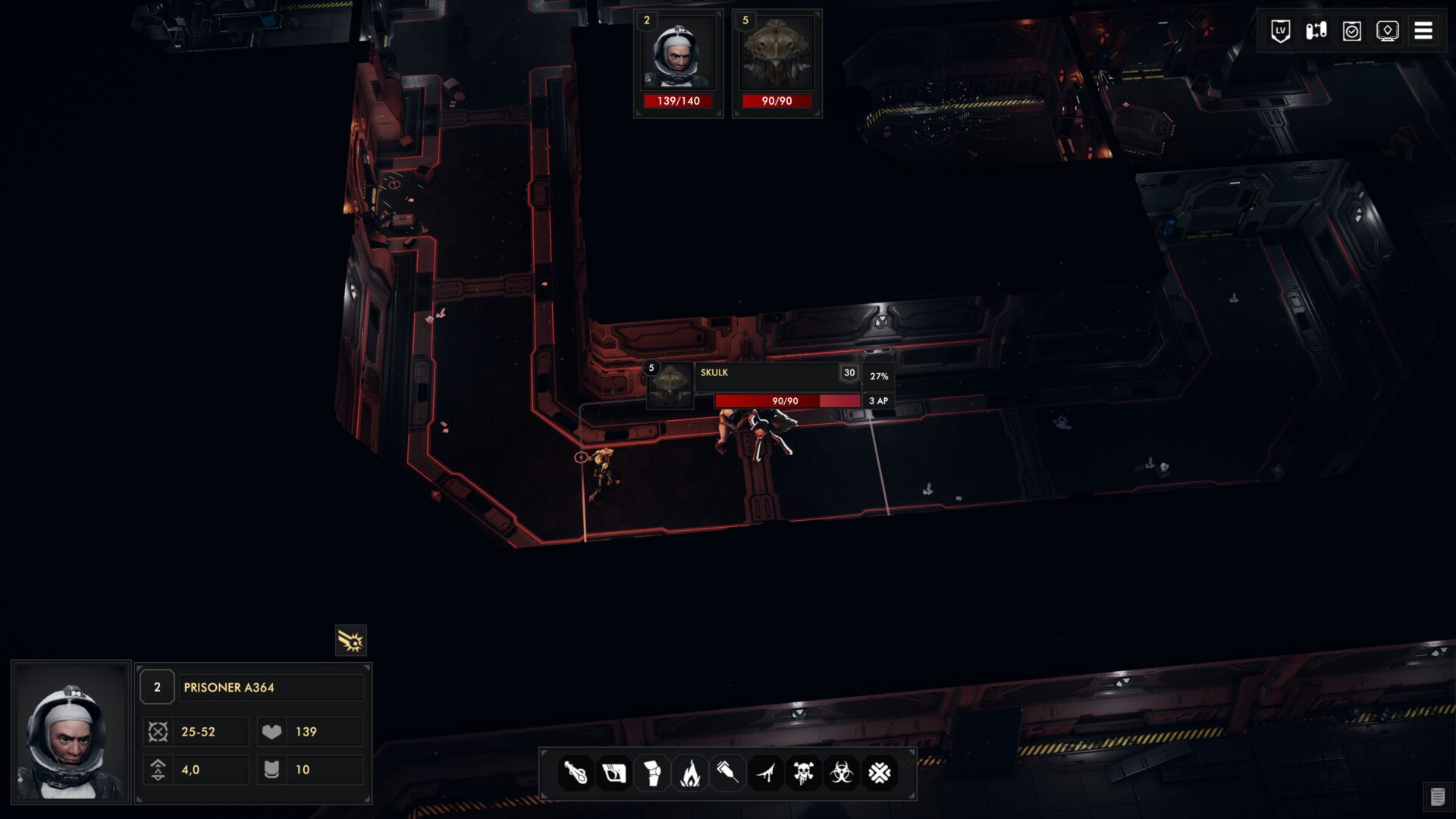This screenshot has height=819, width=1456.
Task: Activate the flame ability
Action: point(689,773)
